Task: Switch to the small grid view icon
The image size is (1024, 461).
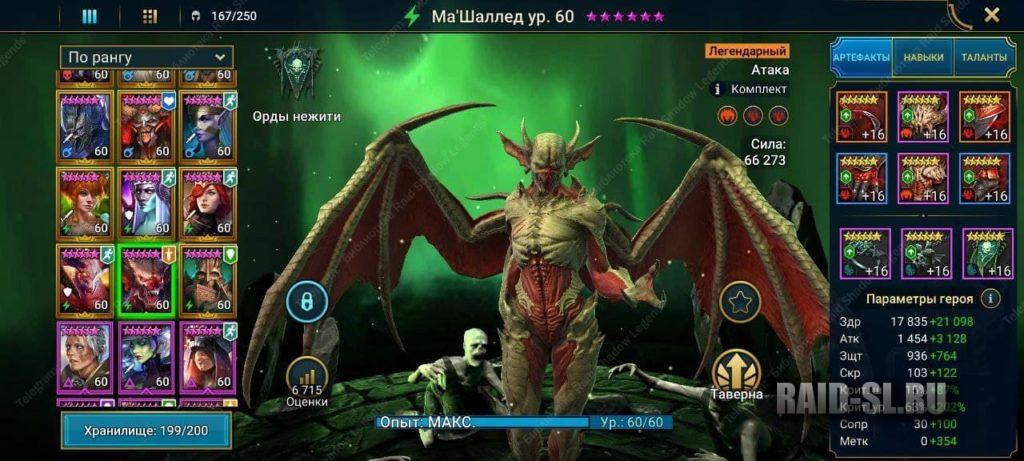Action: (x=149, y=16)
